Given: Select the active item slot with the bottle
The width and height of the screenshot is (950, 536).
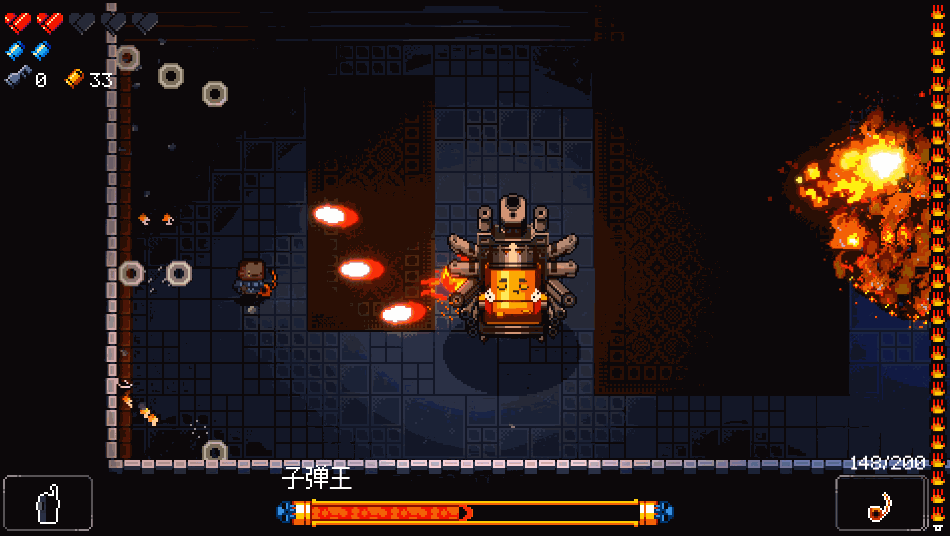Looking at the screenshot, I should pyautogui.click(x=48, y=502).
